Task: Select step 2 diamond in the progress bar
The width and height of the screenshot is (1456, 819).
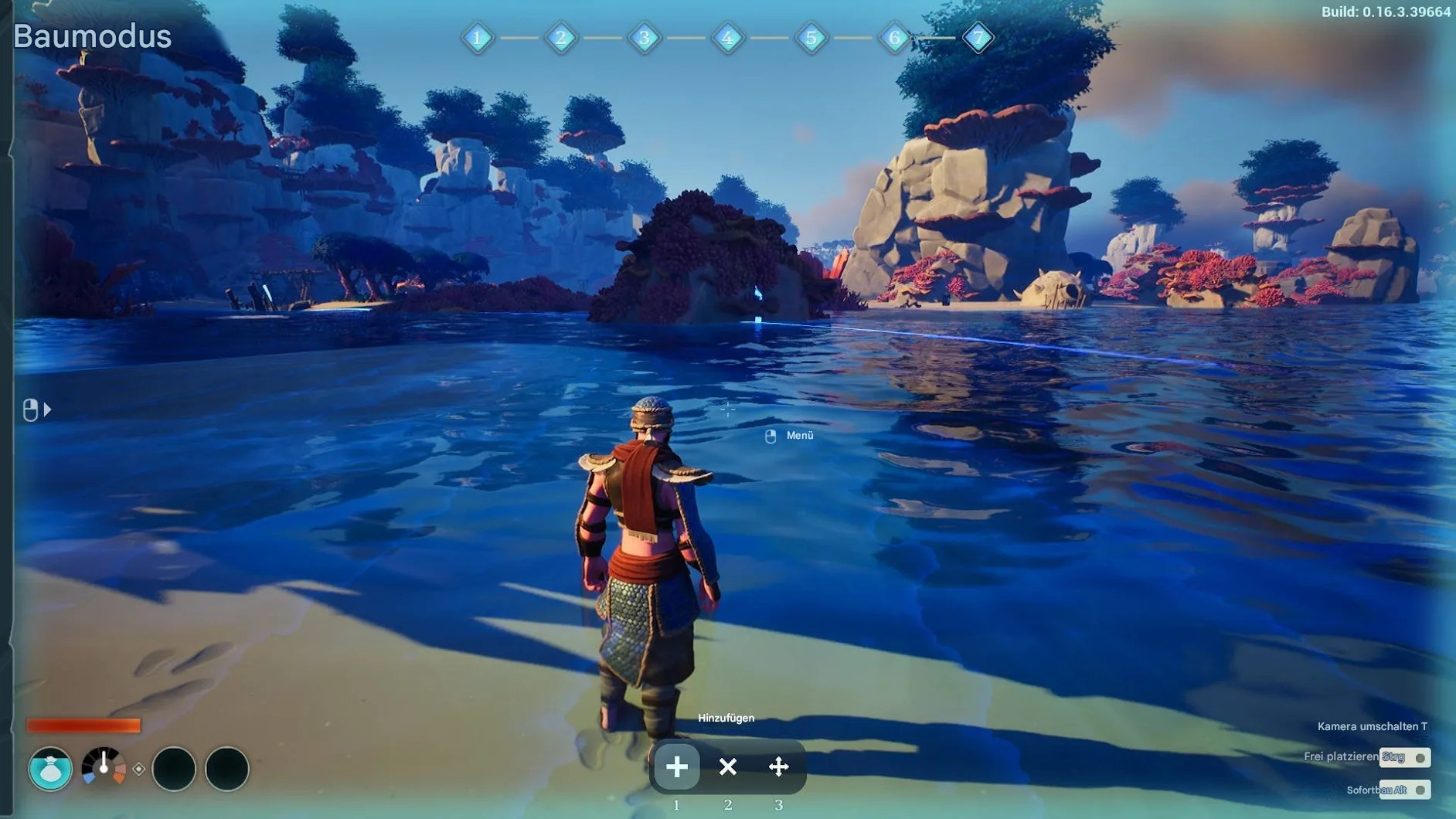Action: click(x=560, y=37)
